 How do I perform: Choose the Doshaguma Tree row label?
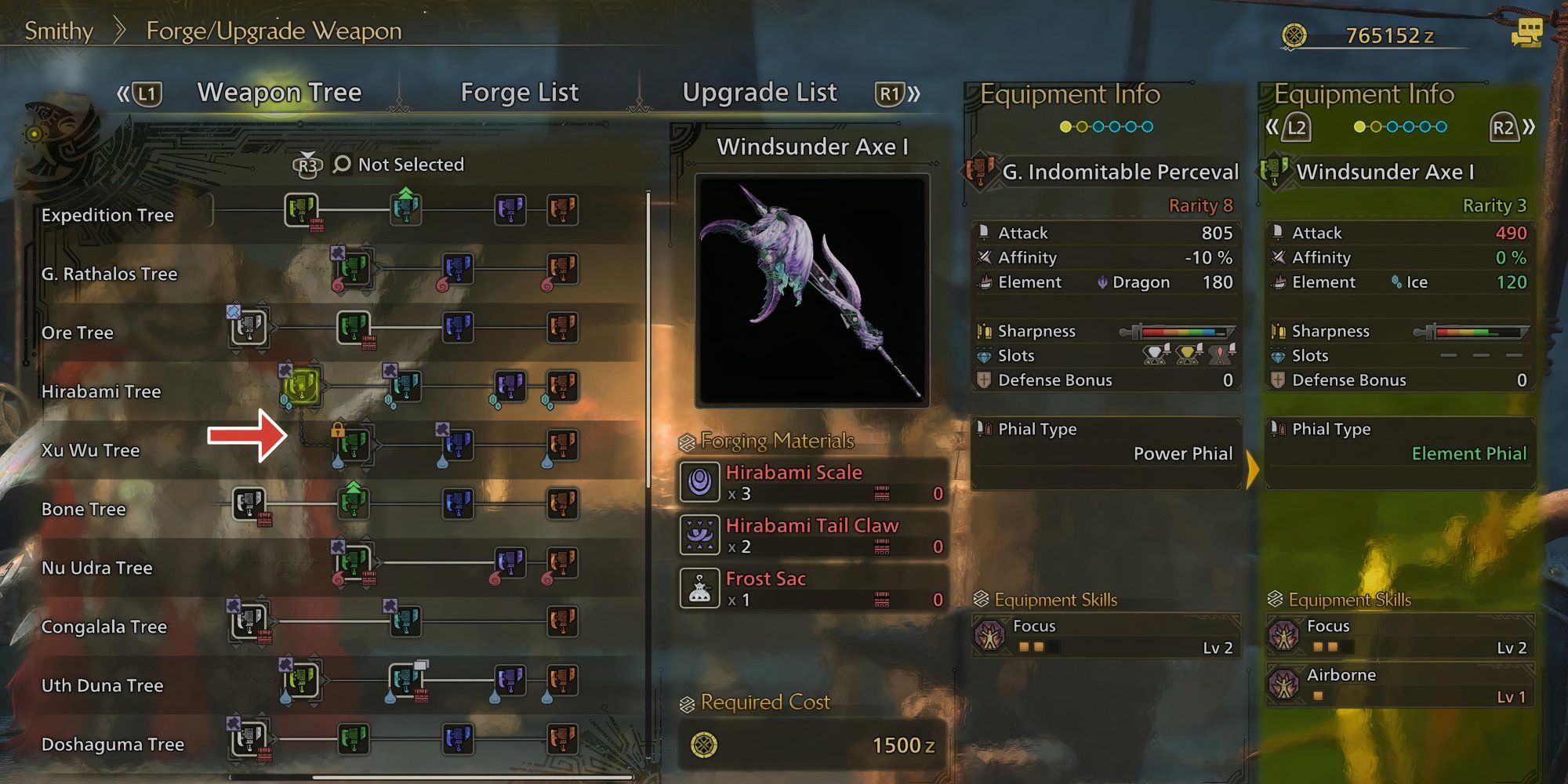[x=112, y=744]
